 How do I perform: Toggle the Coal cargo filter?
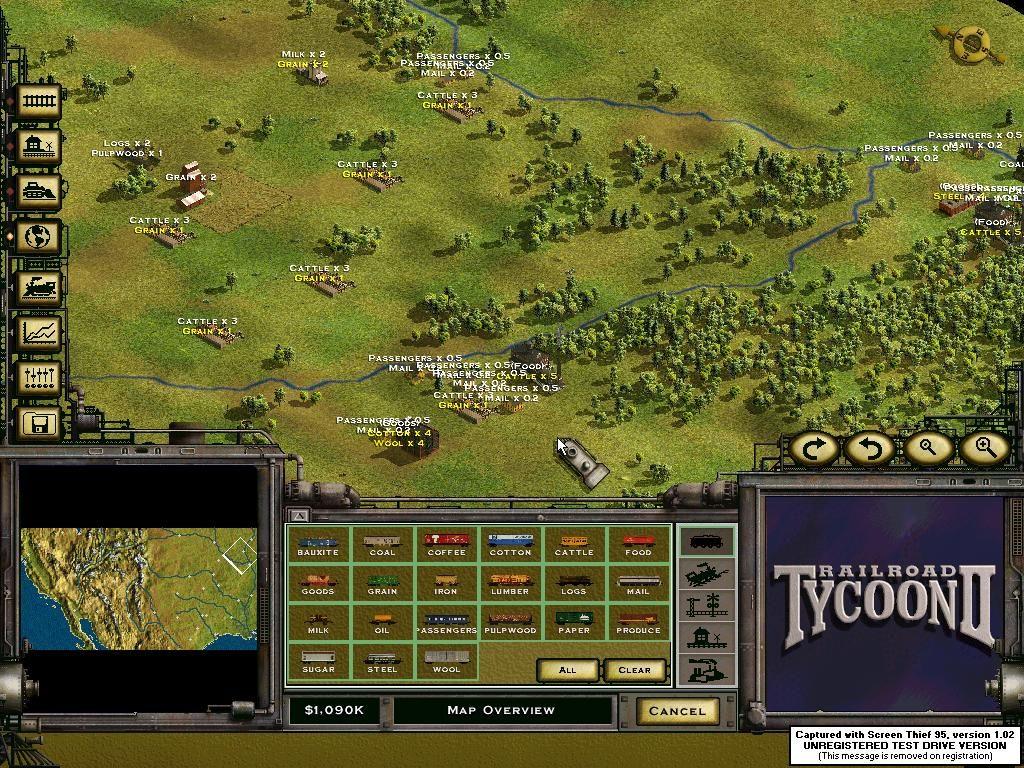pyautogui.click(x=382, y=545)
